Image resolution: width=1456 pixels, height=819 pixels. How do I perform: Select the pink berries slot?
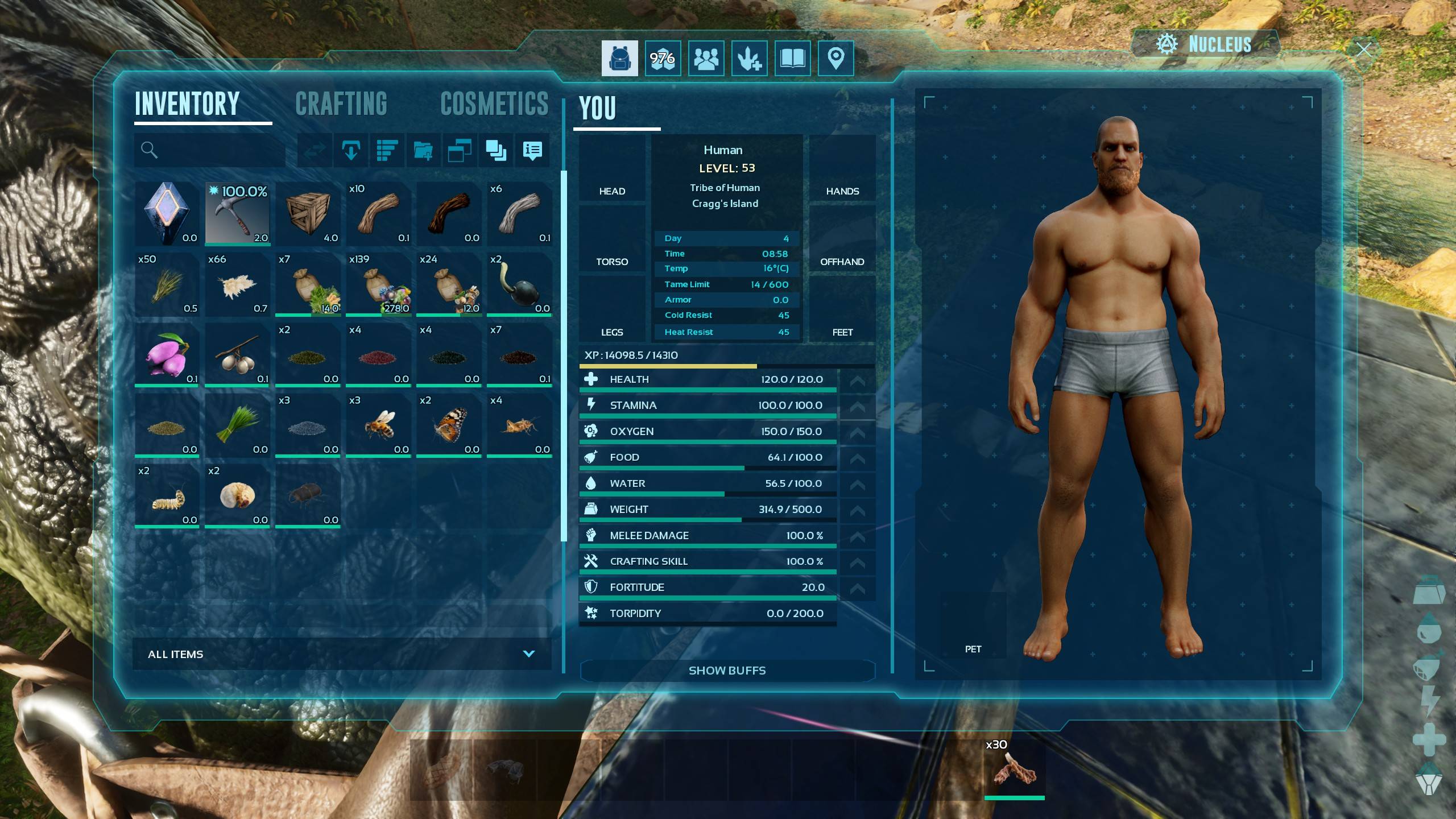167,355
